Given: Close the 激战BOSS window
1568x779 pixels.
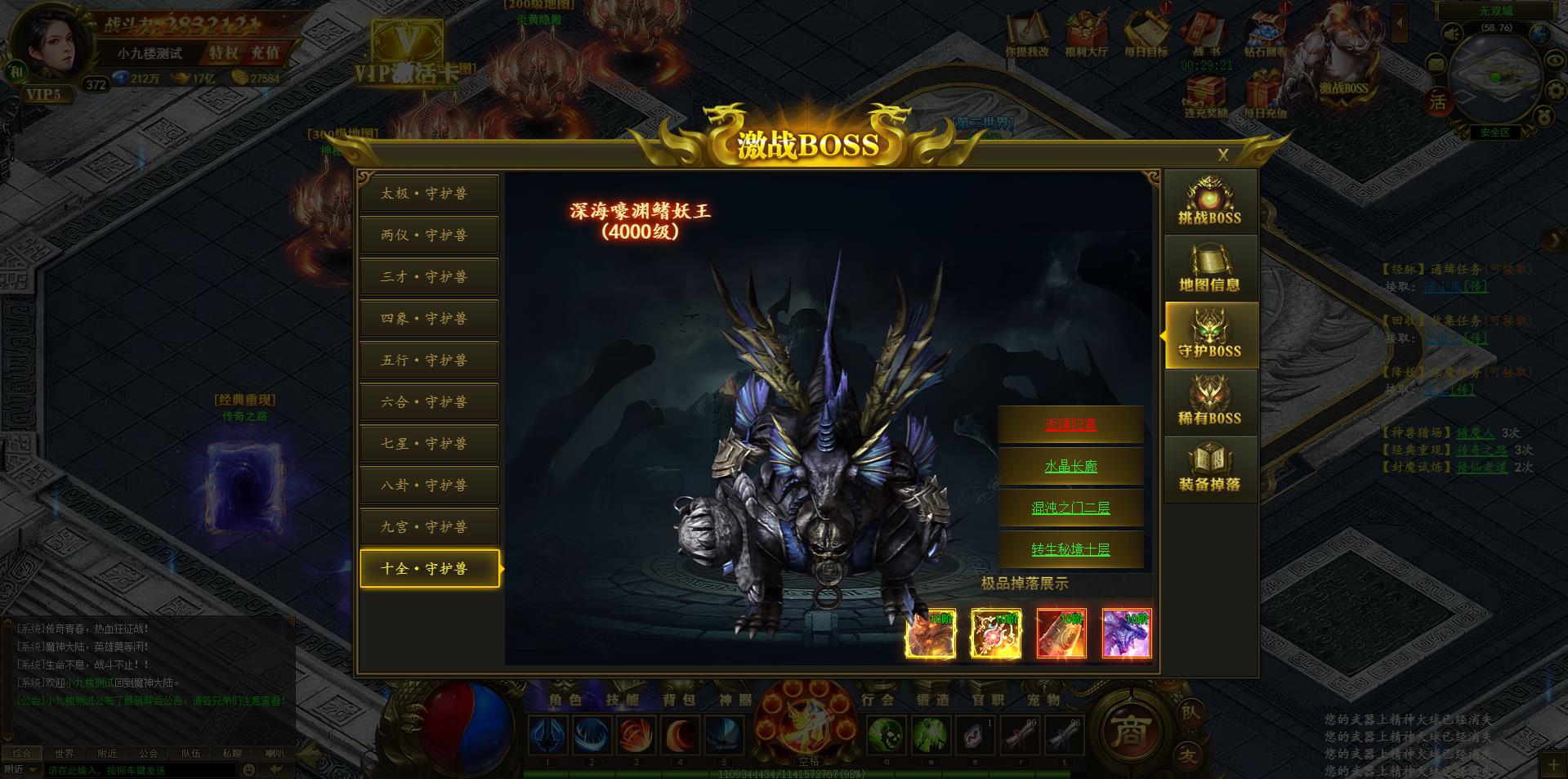Looking at the screenshot, I should click(x=1222, y=155).
